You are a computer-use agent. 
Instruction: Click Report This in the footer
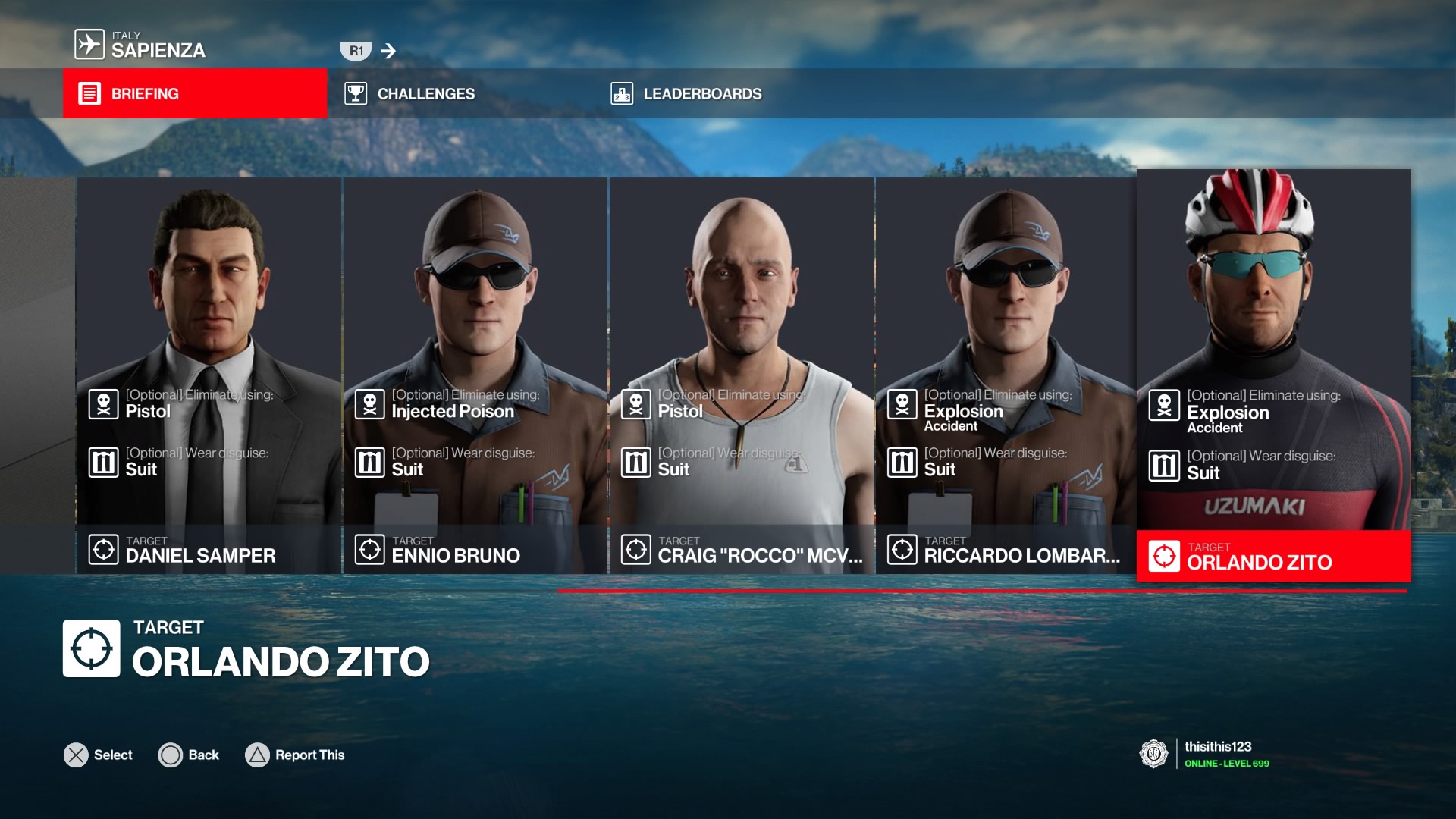(295, 755)
